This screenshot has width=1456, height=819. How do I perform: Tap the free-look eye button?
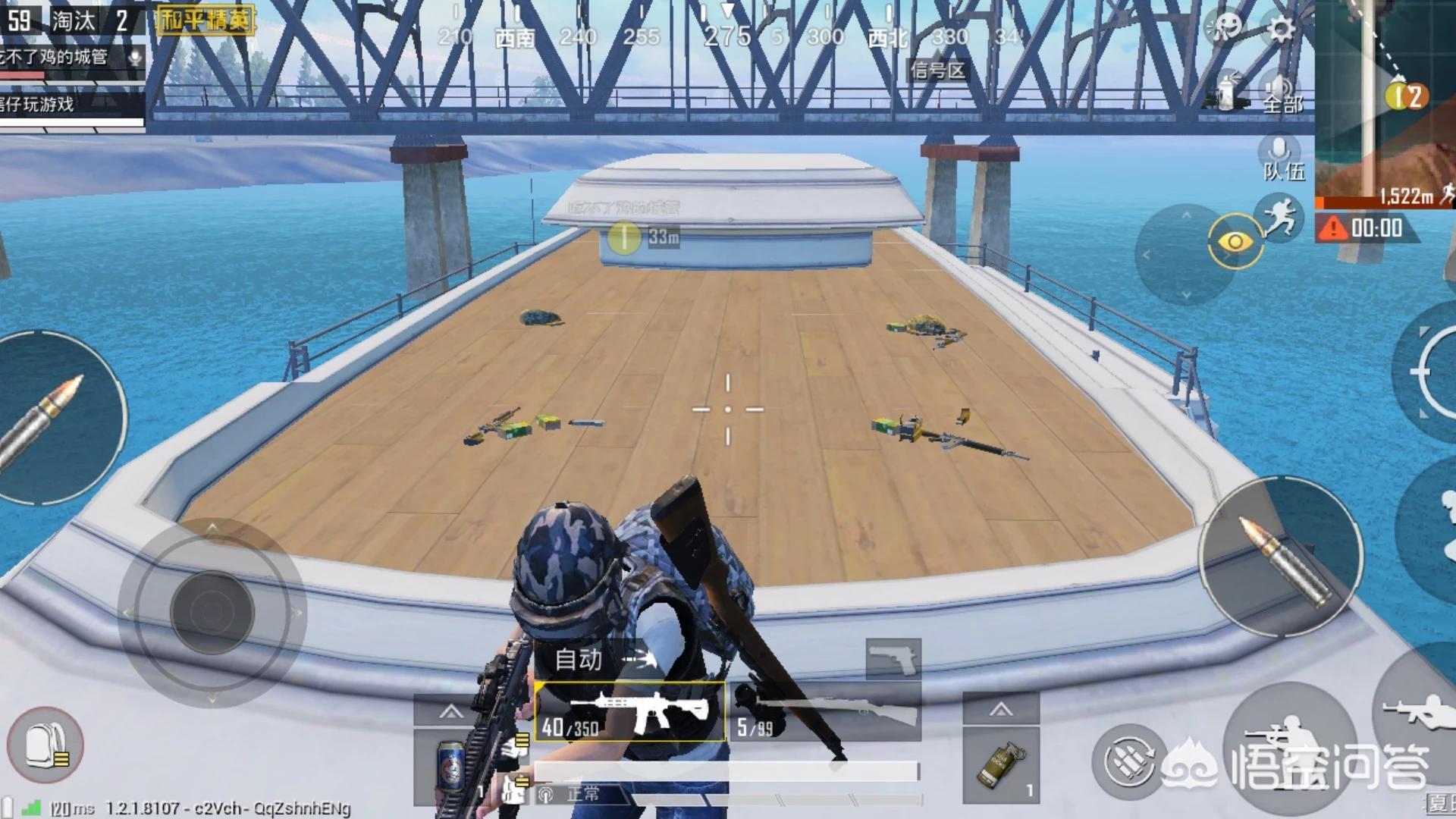click(1235, 242)
